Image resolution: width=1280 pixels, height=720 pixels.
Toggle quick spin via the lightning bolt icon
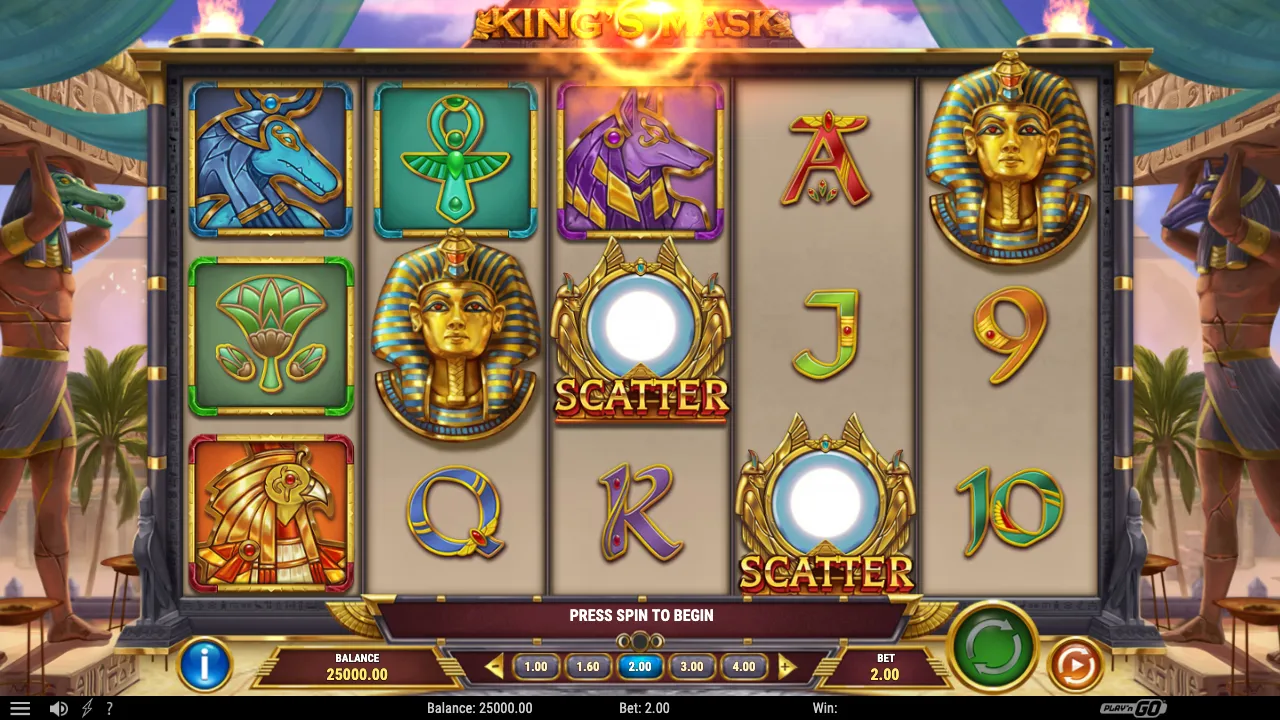[x=88, y=708]
